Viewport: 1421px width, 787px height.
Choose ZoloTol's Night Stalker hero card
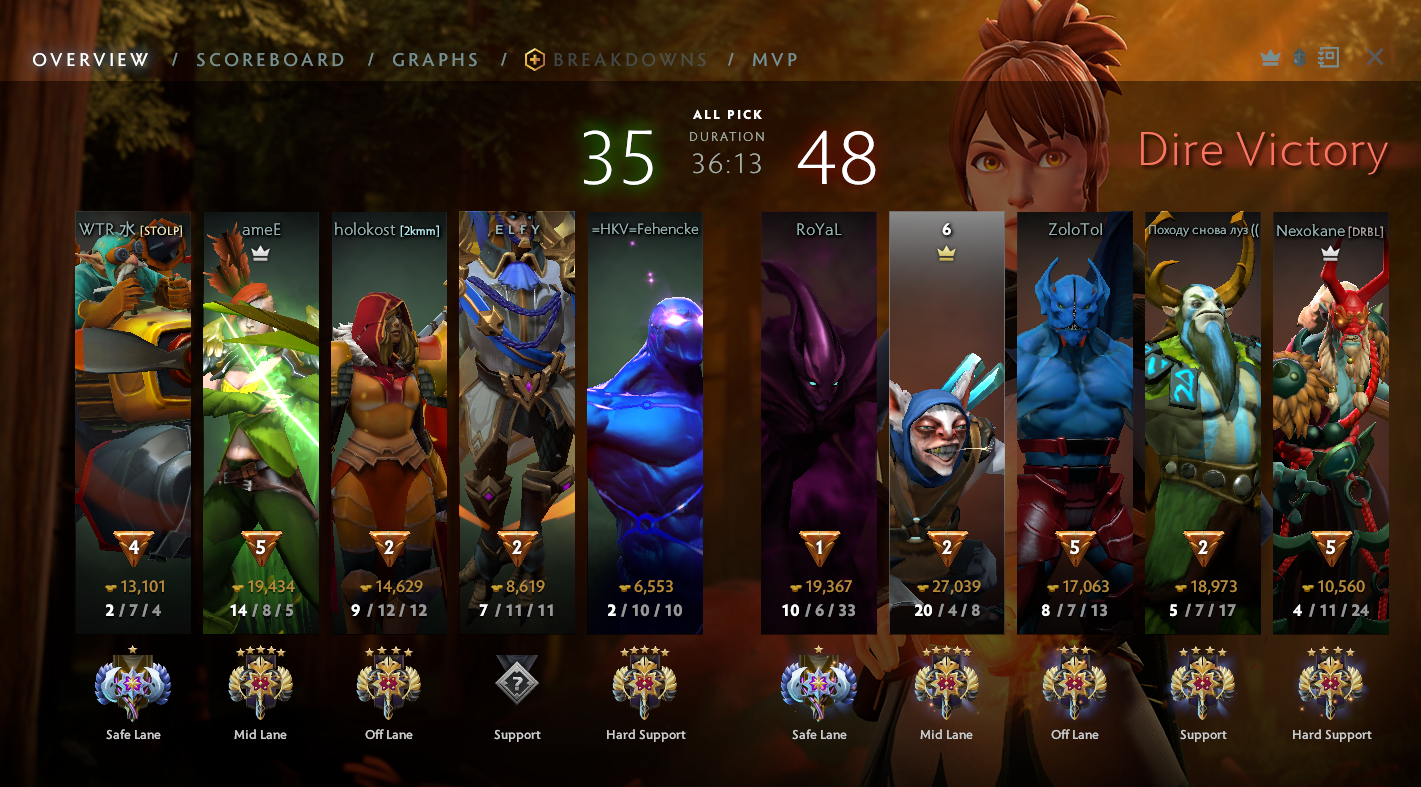(x=1075, y=420)
